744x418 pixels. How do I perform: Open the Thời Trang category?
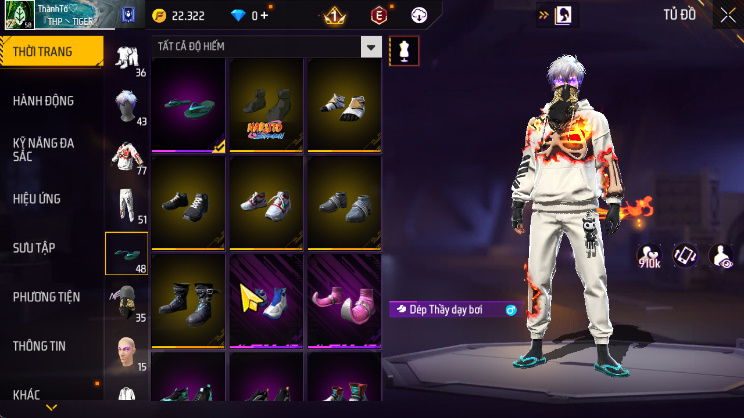pyautogui.click(x=50, y=51)
